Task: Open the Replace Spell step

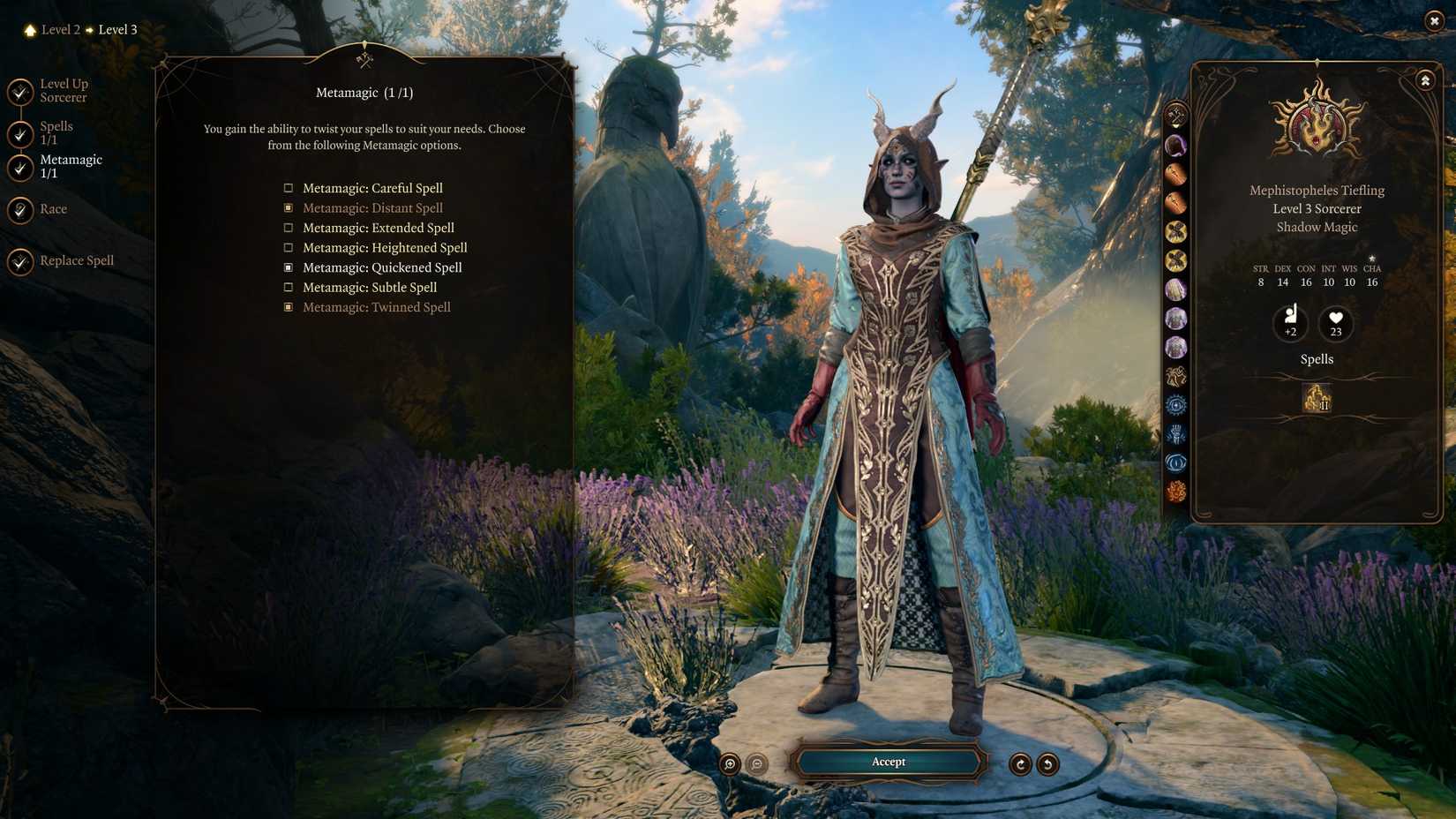Action: [77, 260]
